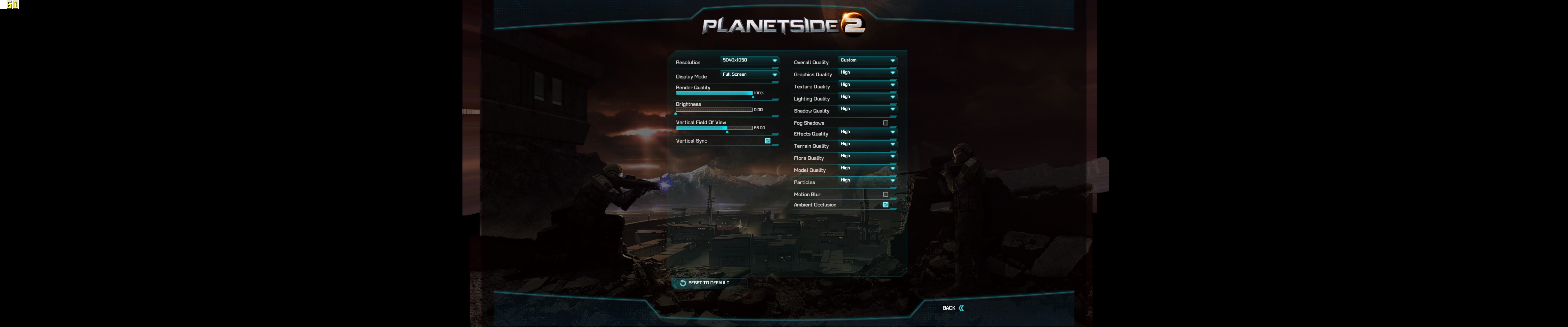1568x327 pixels.
Task: Click the Overall Quality dropdown arrow icon
Action: (892, 60)
